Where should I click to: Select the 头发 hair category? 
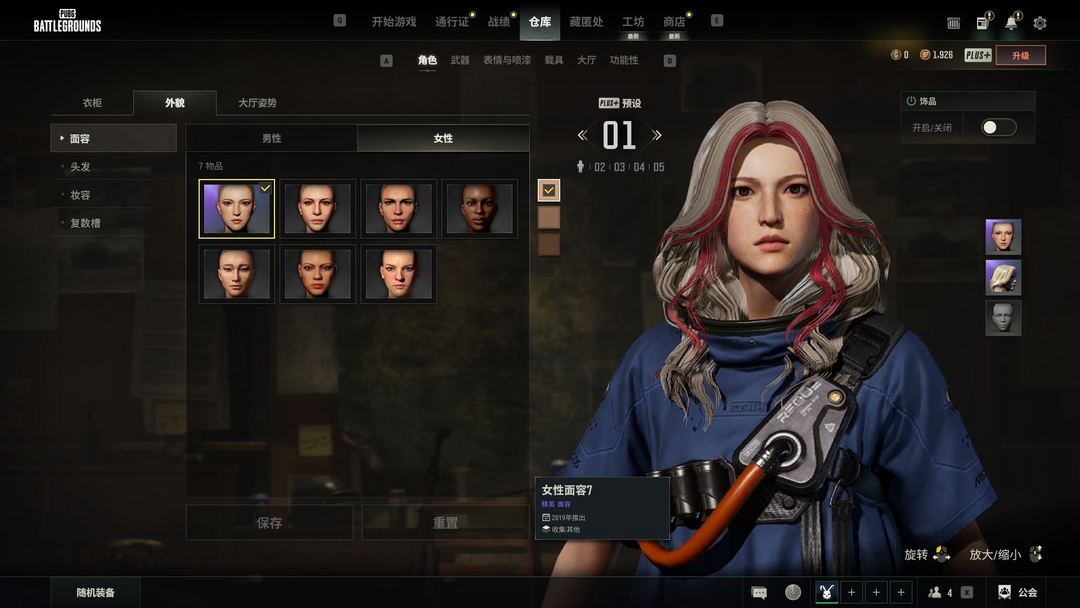point(80,167)
